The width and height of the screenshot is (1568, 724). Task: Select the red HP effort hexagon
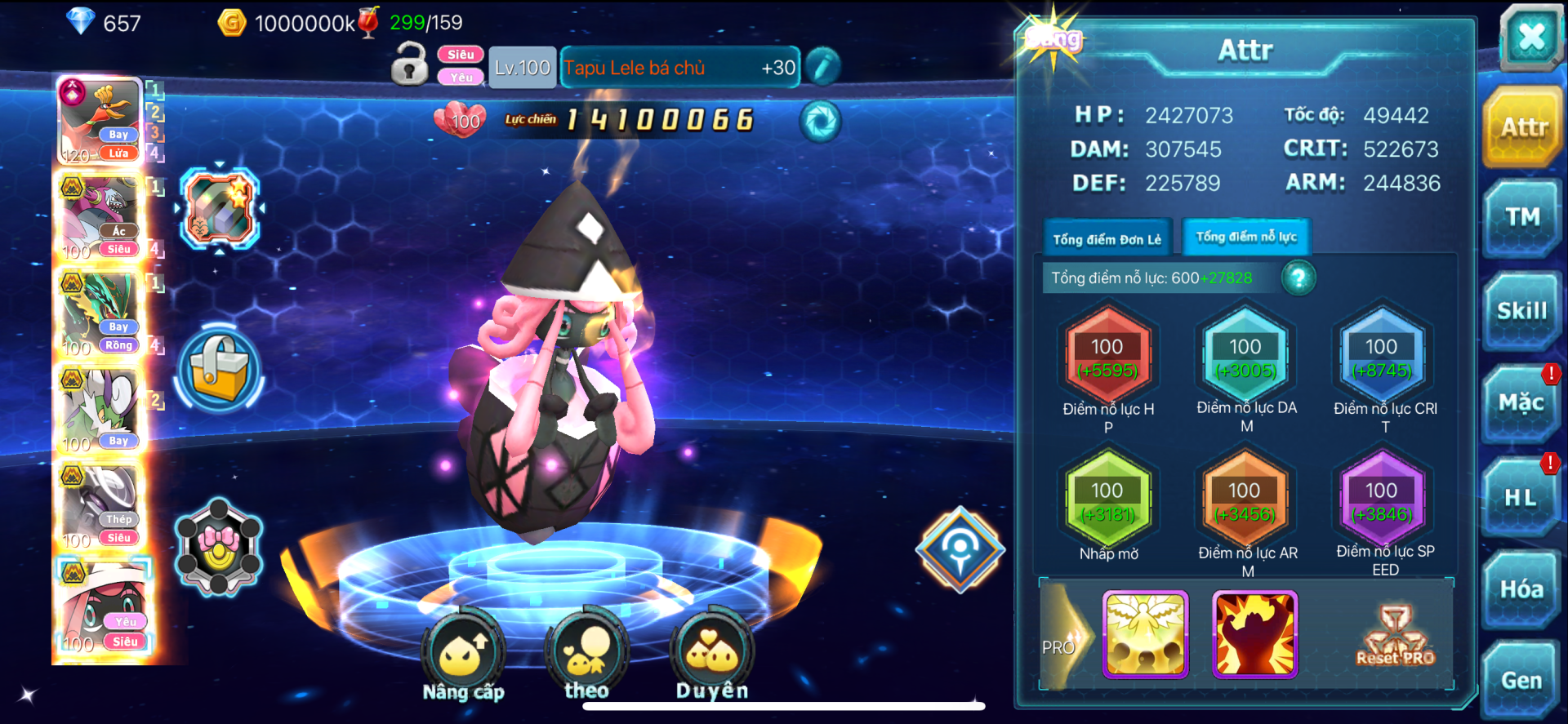tap(1107, 358)
